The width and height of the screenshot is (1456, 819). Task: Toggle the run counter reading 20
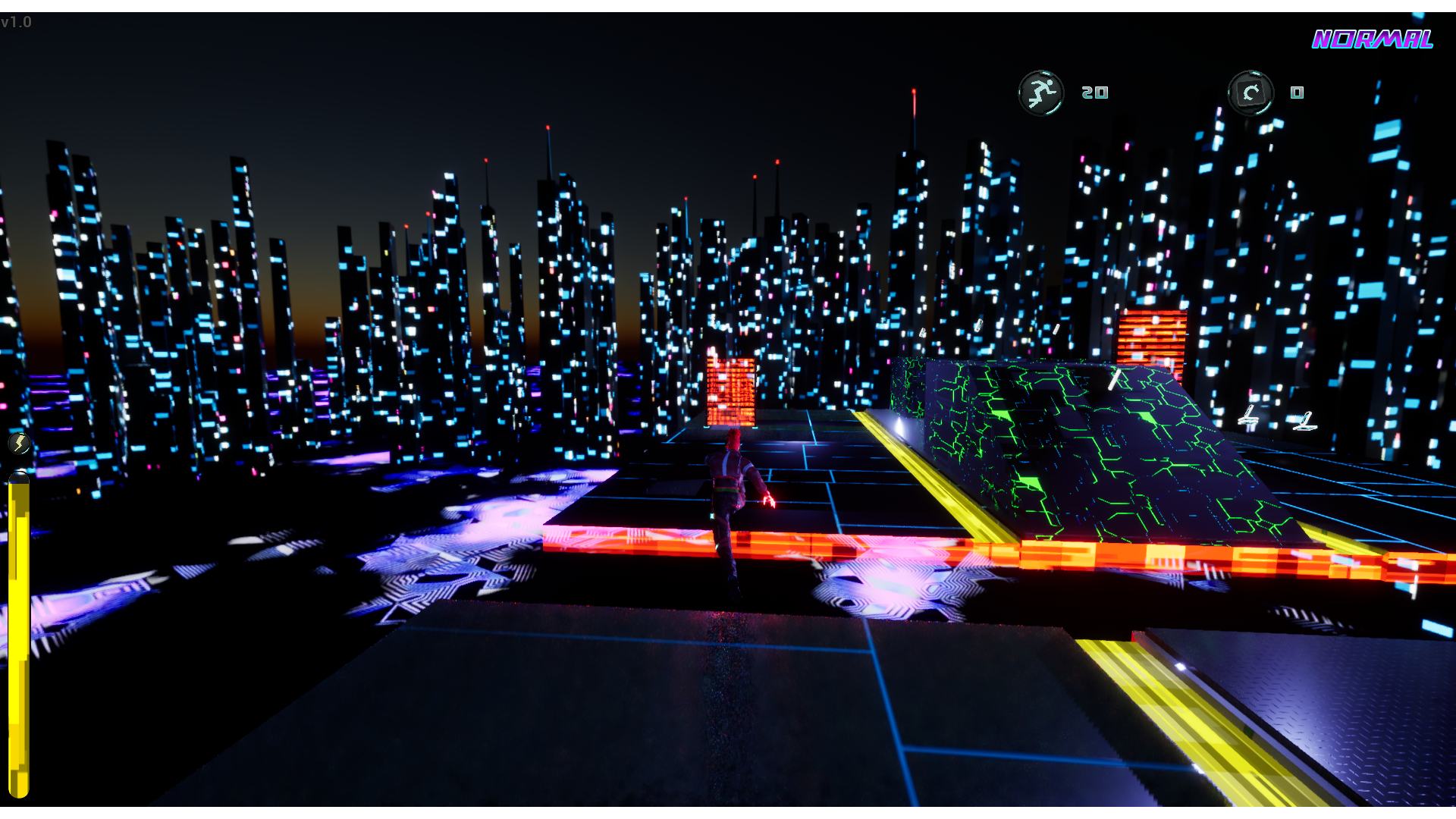[x=1094, y=93]
